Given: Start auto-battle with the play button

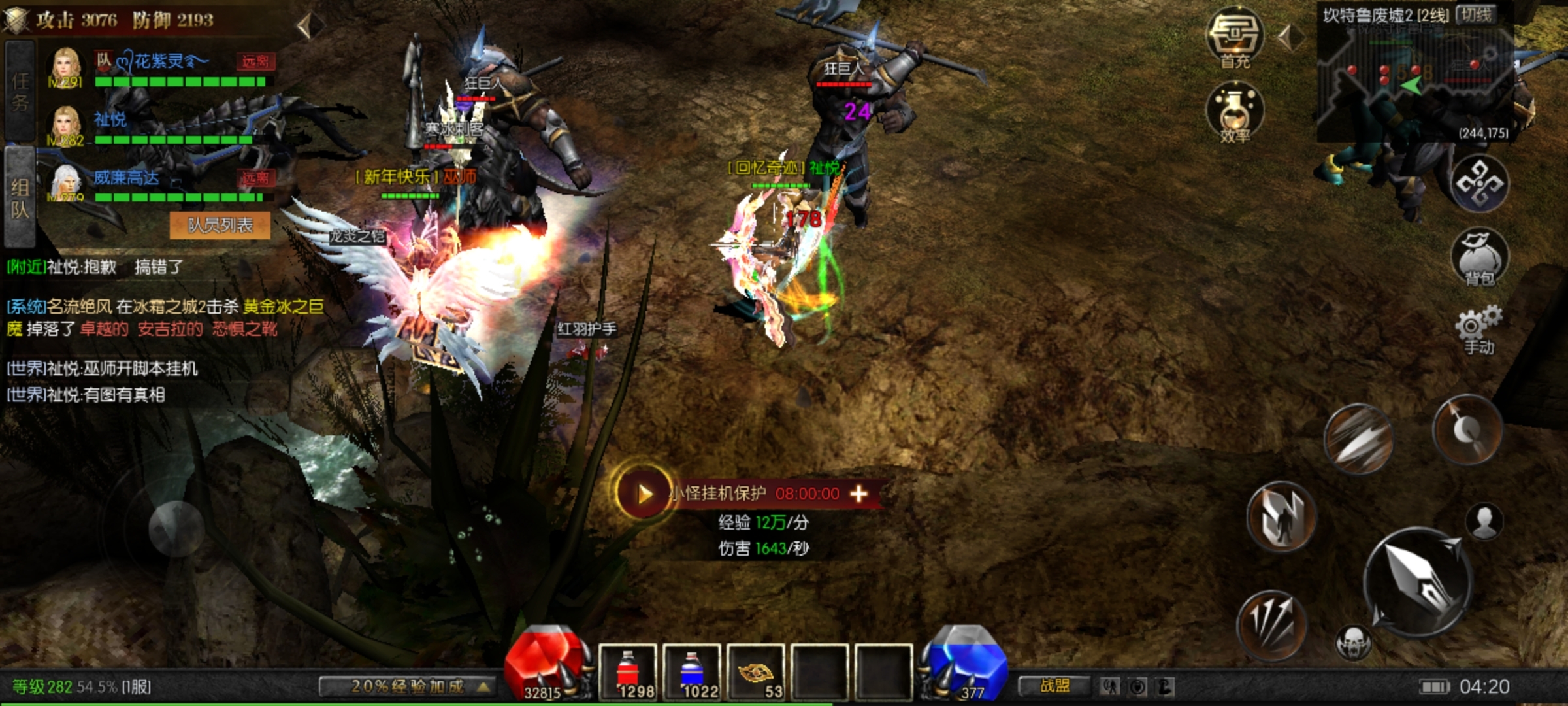Looking at the screenshot, I should pos(643,494).
